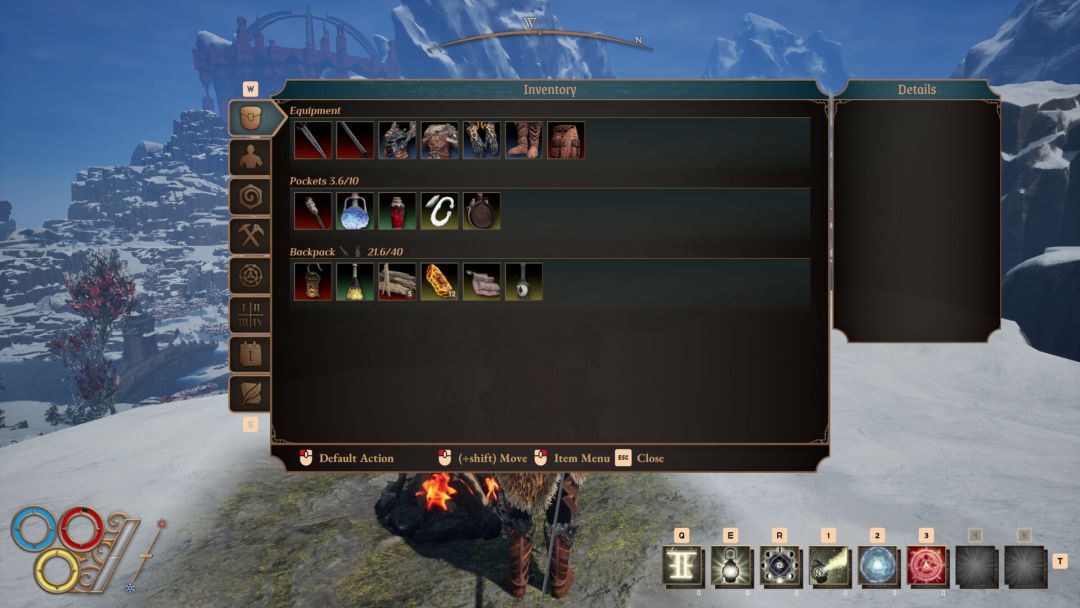Switch to the crossed hammer and pickaxe tab

coord(250,236)
